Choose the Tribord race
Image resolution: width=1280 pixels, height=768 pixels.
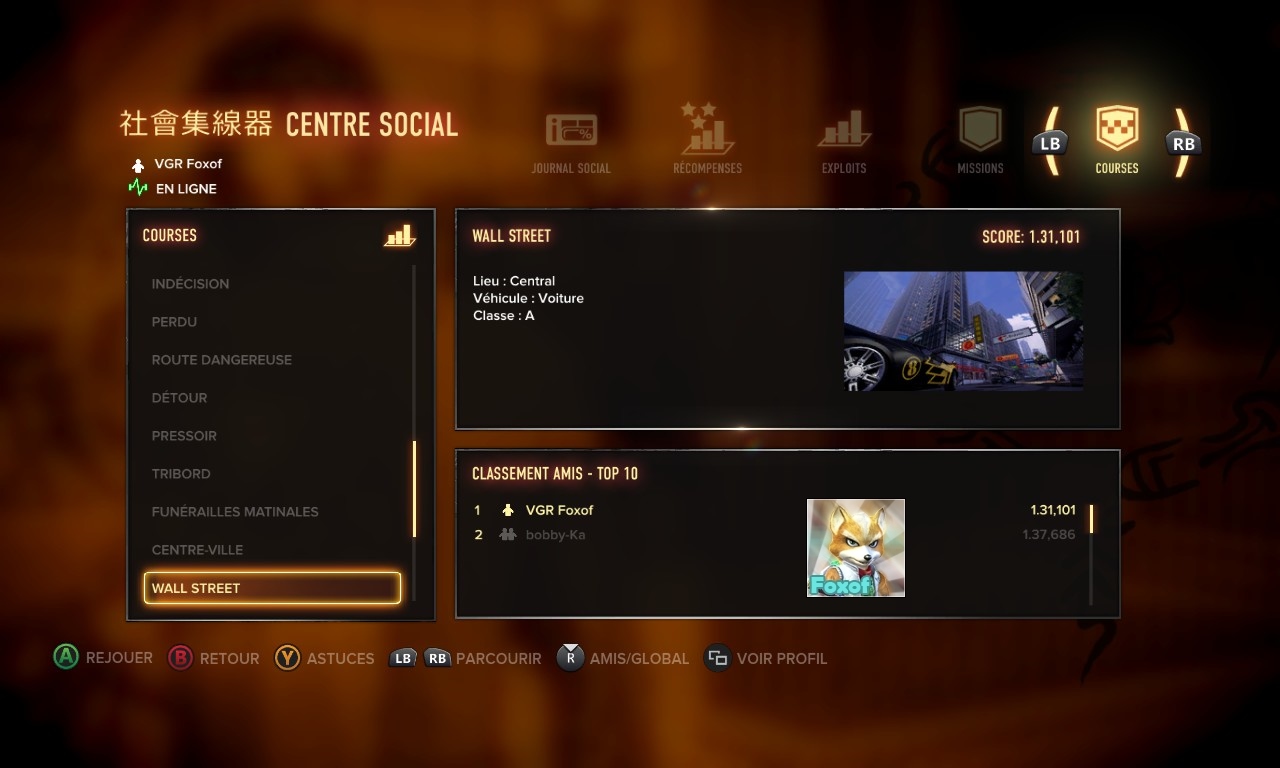[181, 474]
